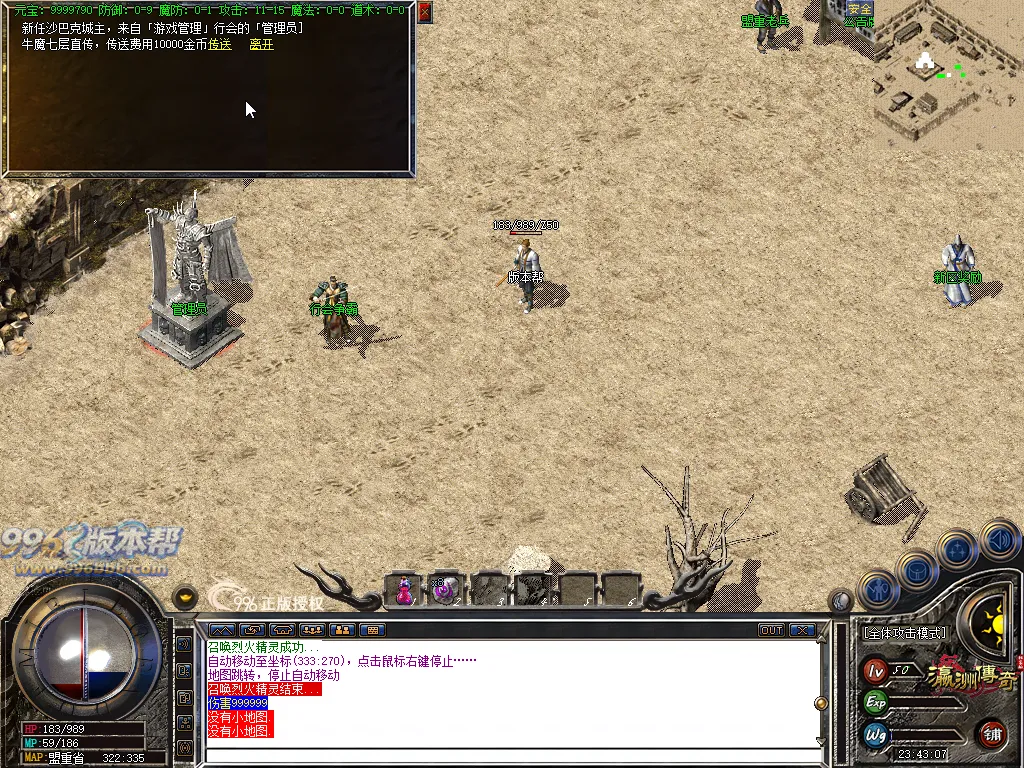Click the two-figure button above chat
The width and height of the screenshot is (1024, 768).
(342, 630)
